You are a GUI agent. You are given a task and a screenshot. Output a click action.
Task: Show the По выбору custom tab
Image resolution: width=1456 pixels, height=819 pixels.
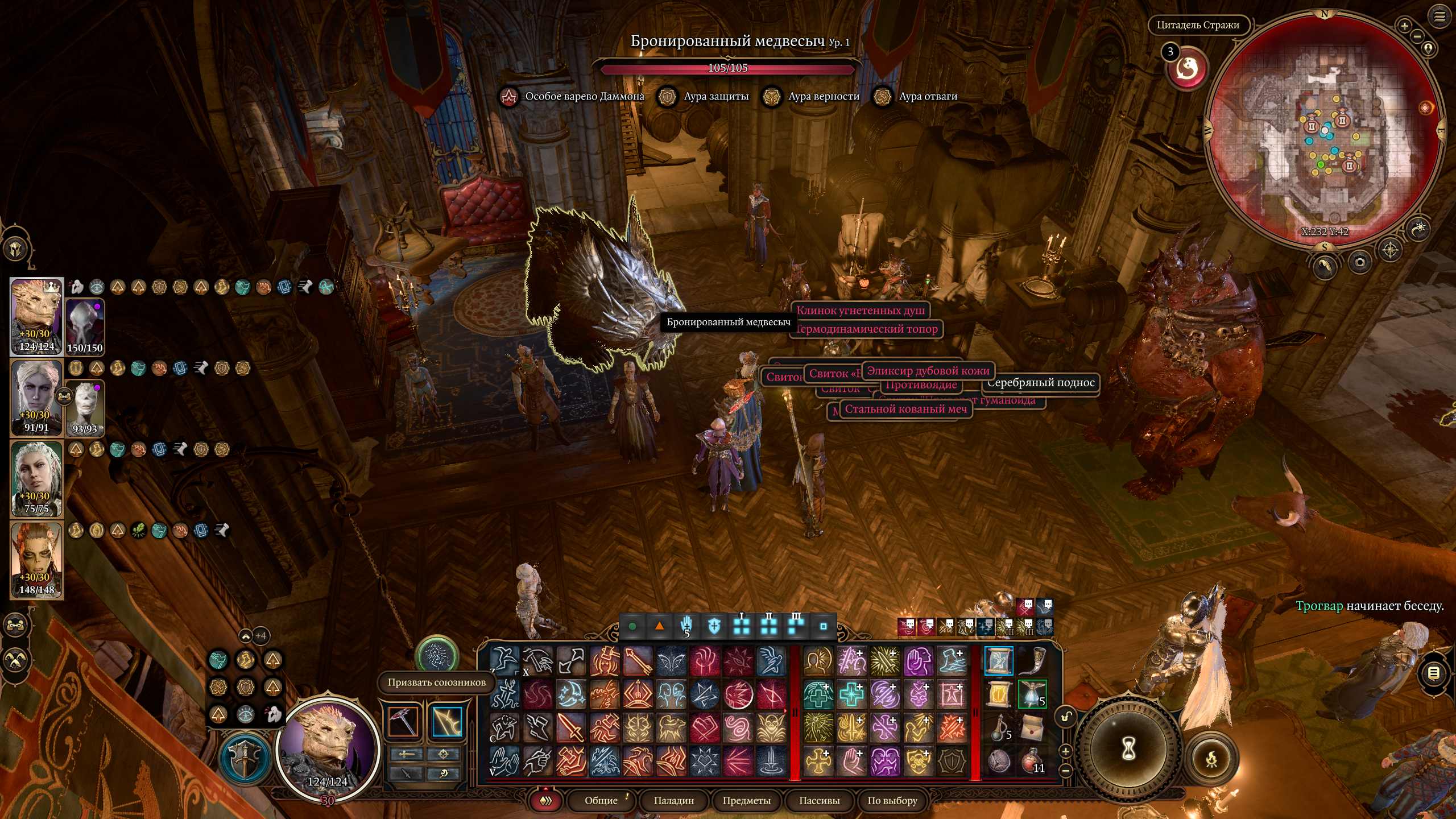[892, 800]
